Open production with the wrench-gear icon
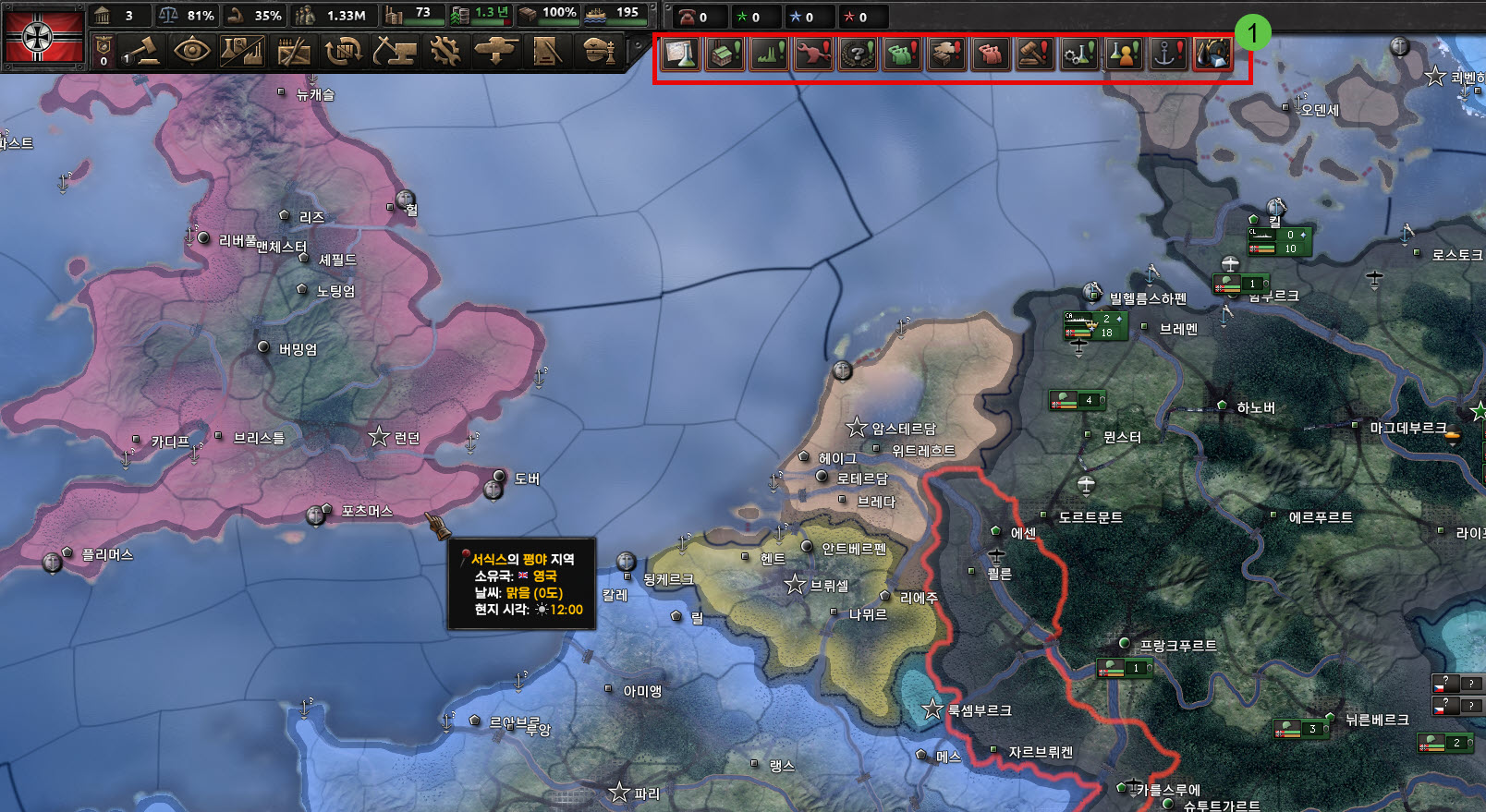 (445, 51)
